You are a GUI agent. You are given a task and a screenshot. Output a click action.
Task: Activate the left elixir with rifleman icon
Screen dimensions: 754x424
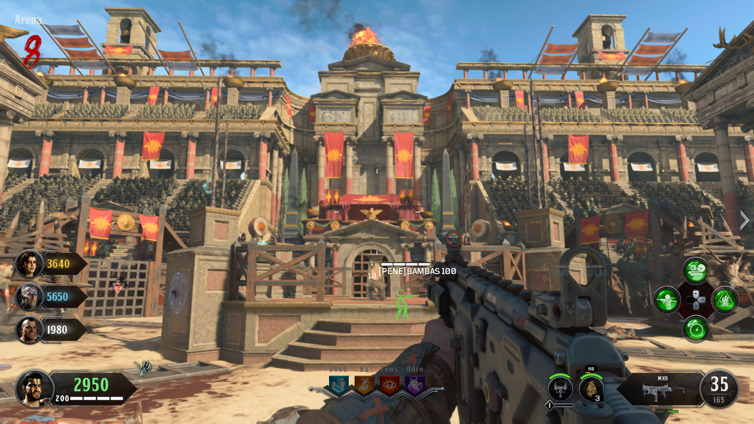(667, 298)
